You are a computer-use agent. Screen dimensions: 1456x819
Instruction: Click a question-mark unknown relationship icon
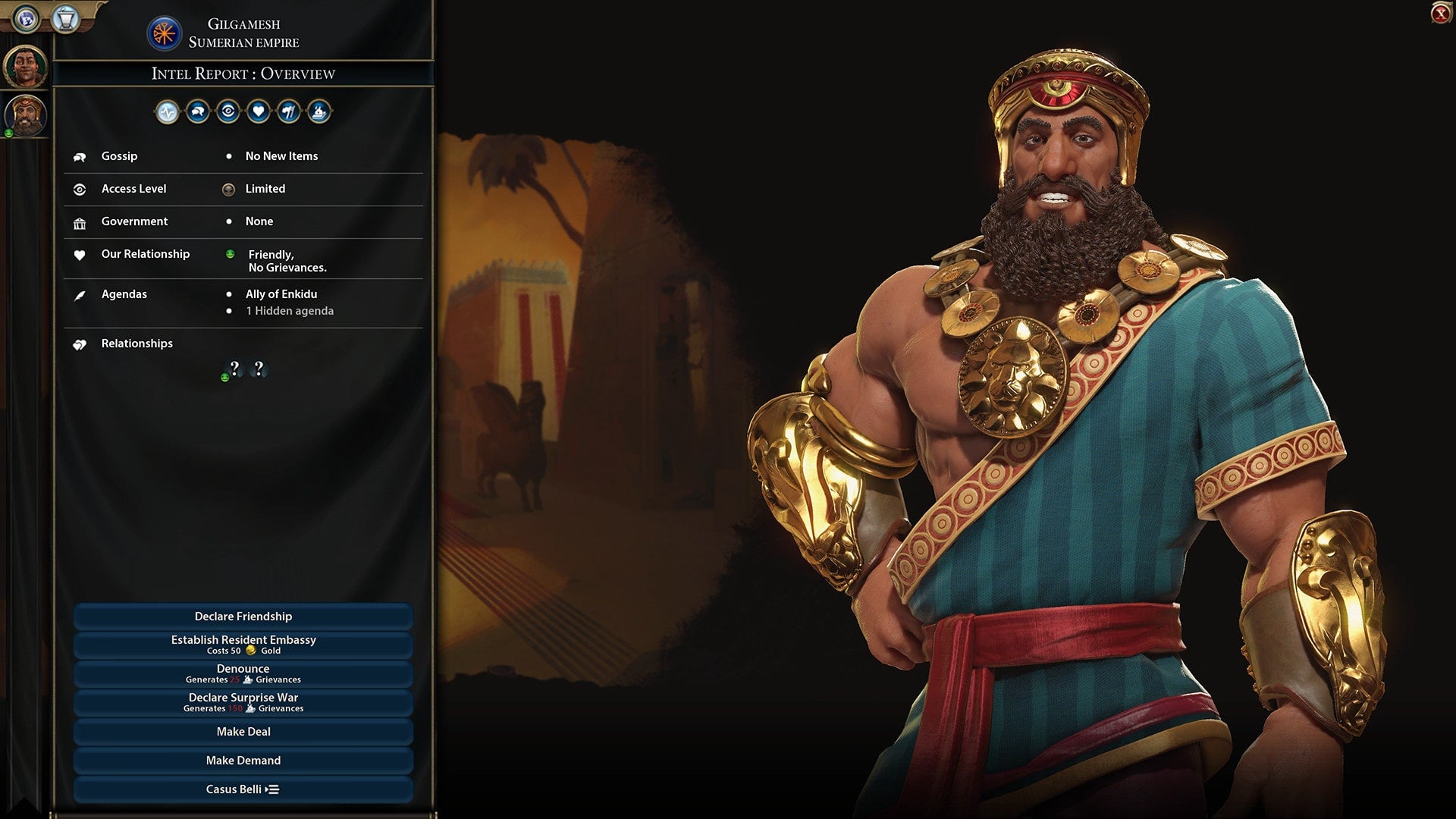(234, 369)
